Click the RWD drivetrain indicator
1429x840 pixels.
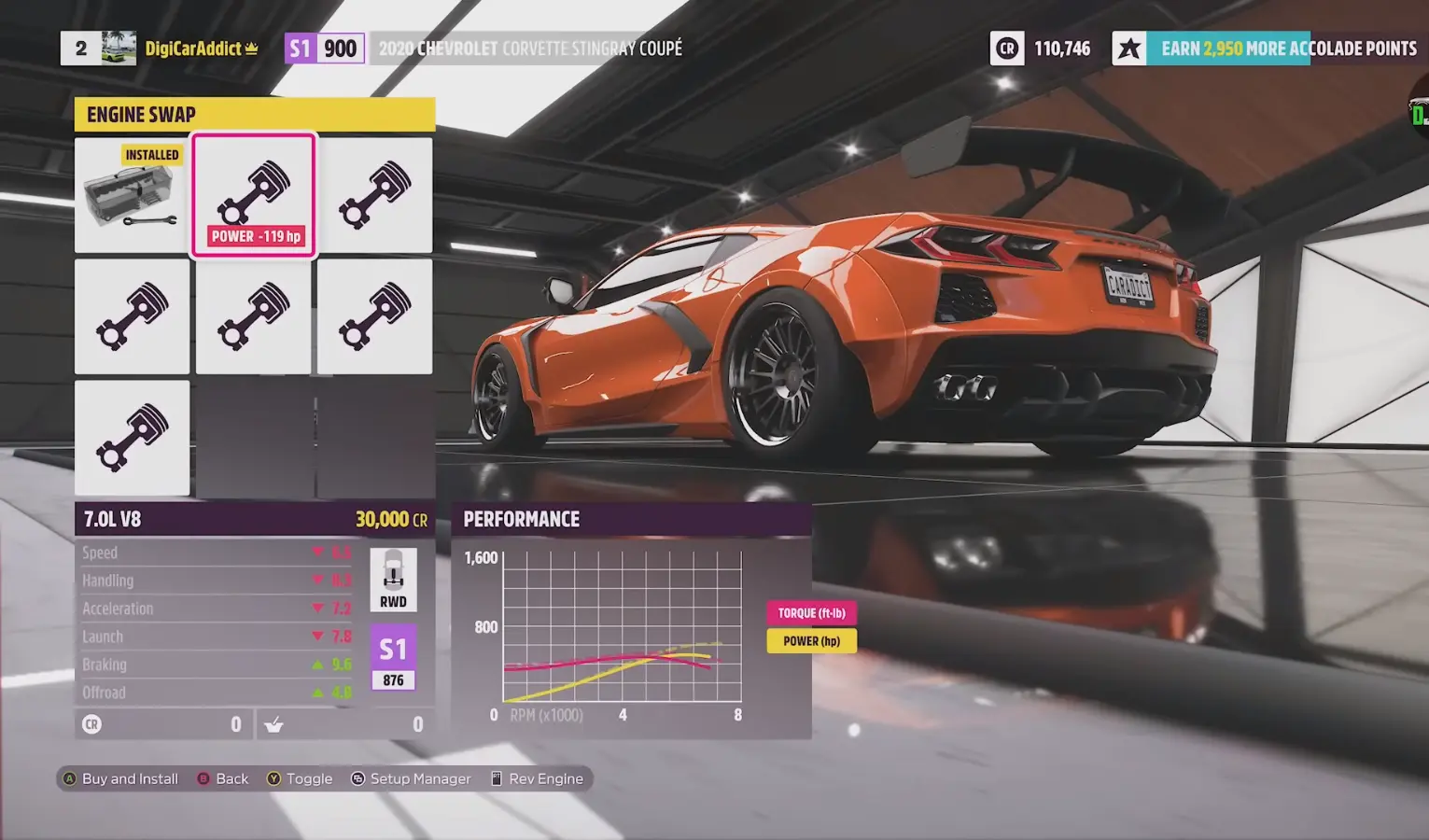[x=393, y=579]
